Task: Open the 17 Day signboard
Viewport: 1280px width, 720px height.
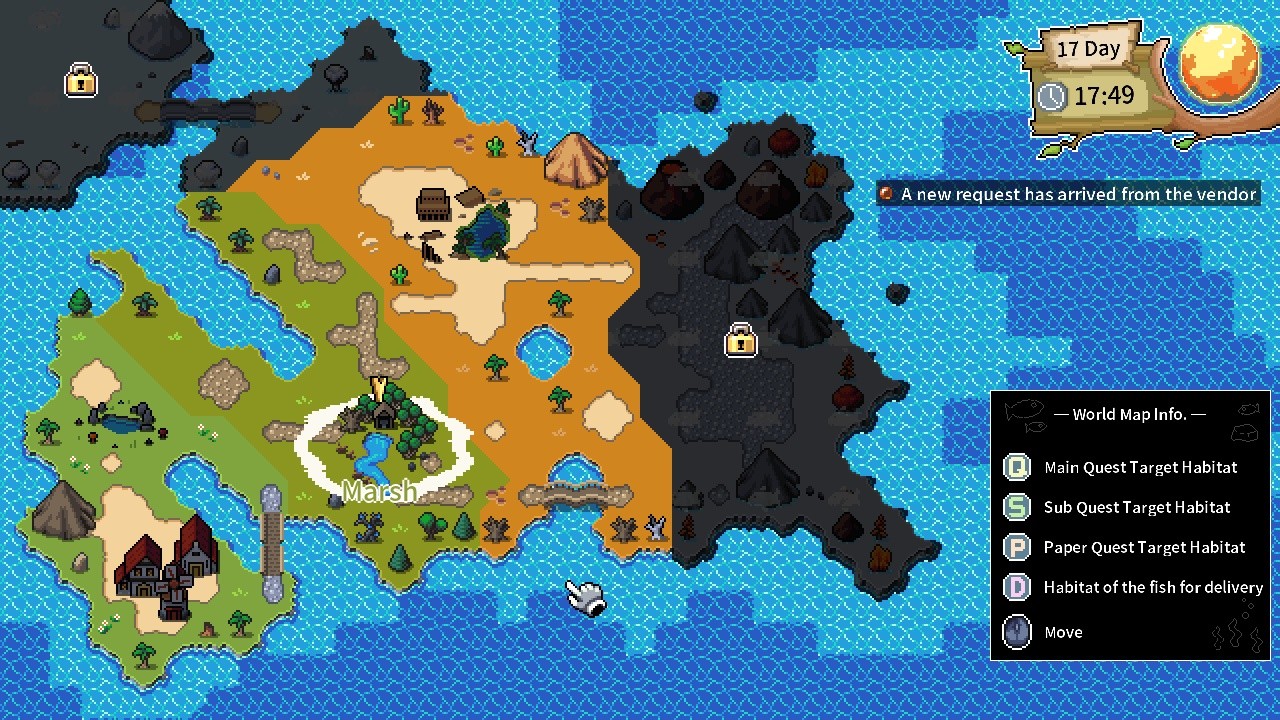Action: coord(1088,48)
